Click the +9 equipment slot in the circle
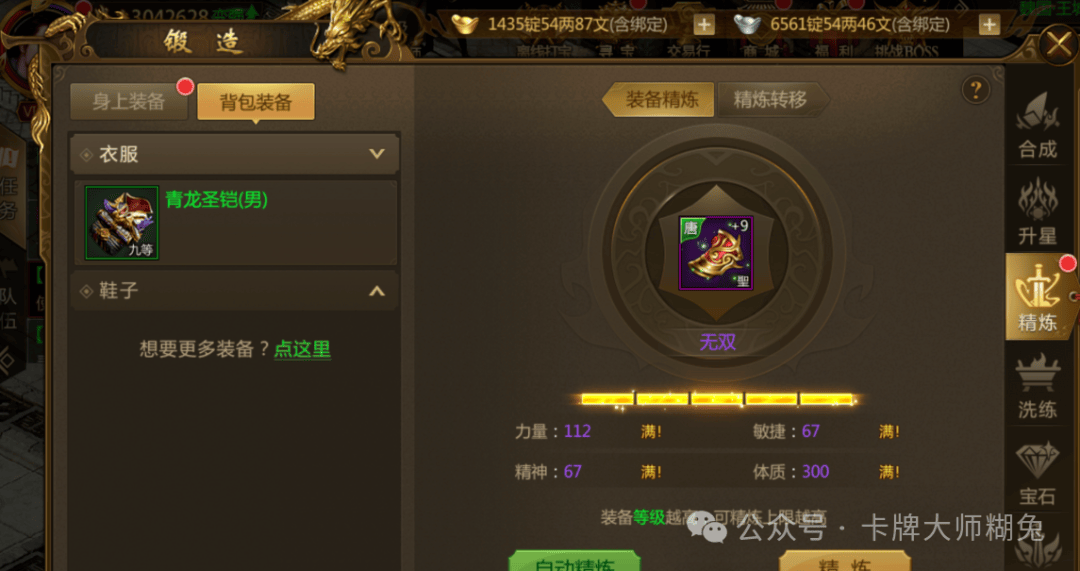Viewport: 1080px width, 571px height. pyautogui.click(x=716, y=253)
